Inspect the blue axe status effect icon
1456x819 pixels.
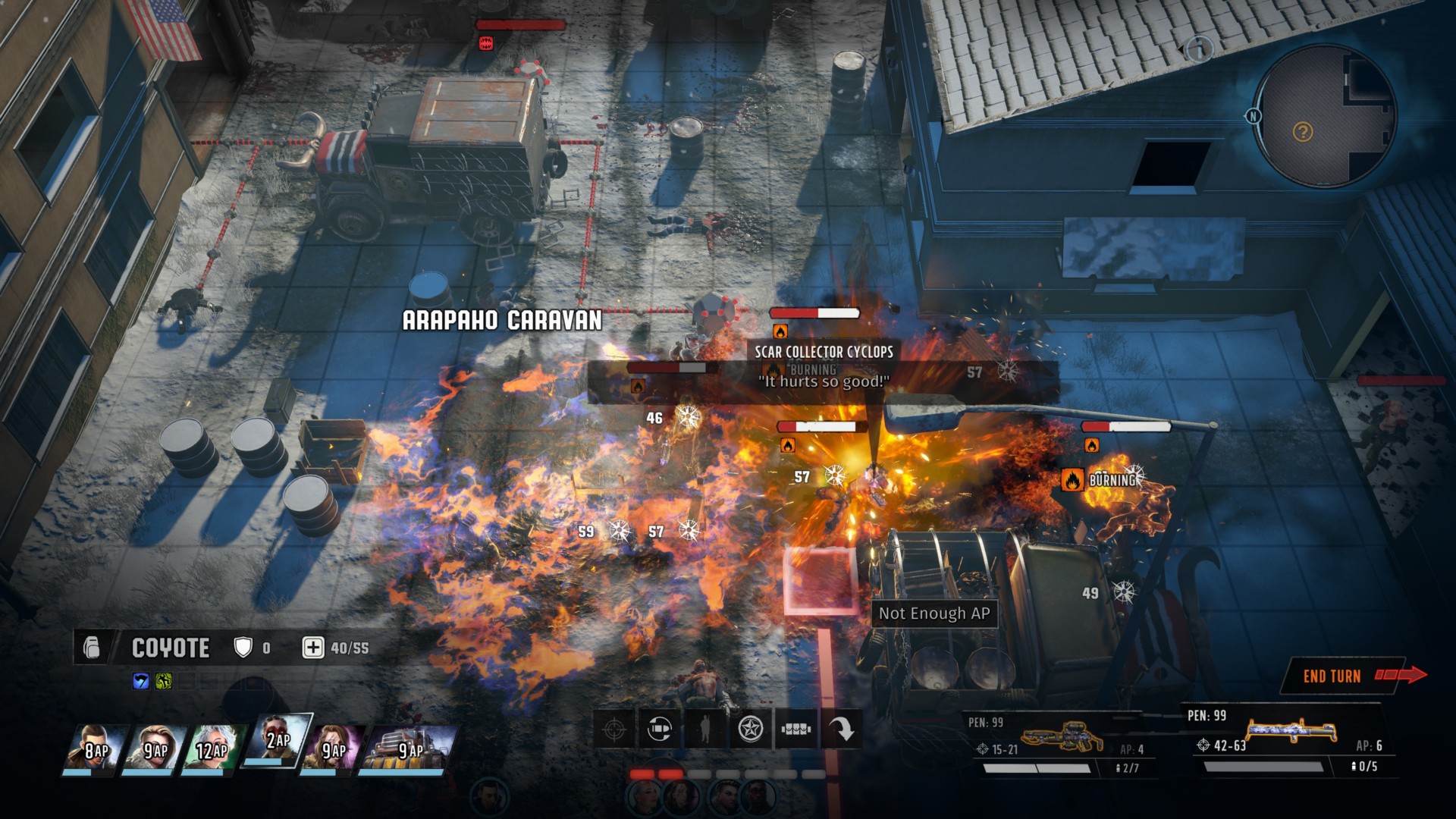(141, 681)
